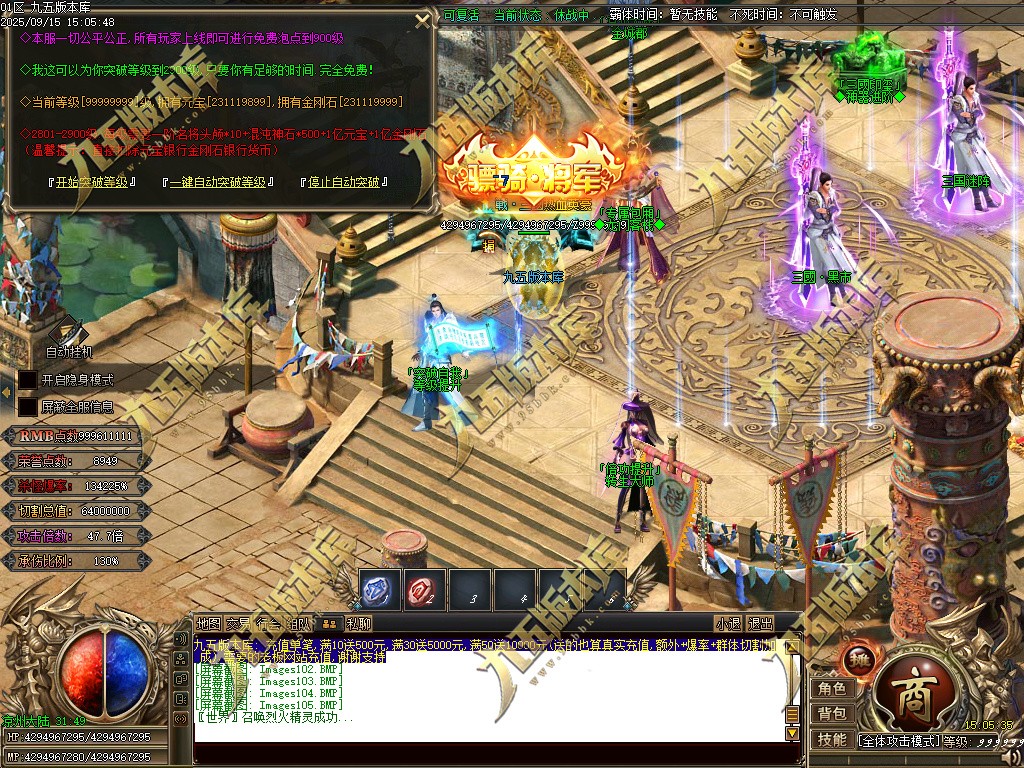Toggle the 全体攻击模式 attack mode
The width and height of the screenshot is (1024, 768).
[899, 741]
